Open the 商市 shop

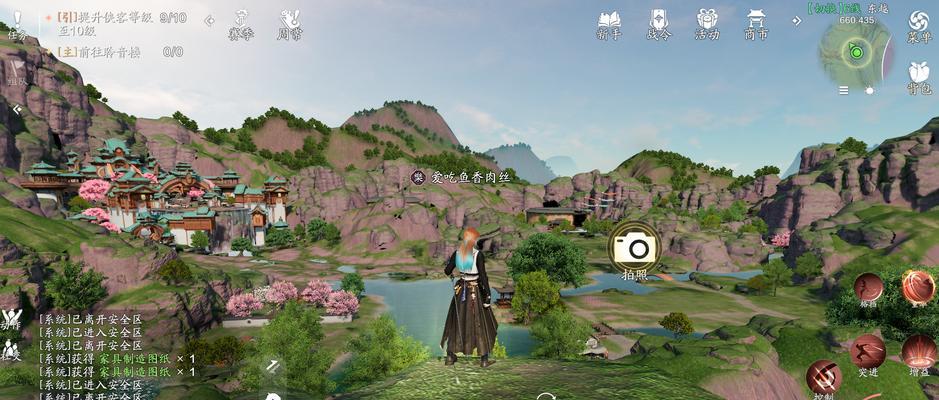pos(757,24)
